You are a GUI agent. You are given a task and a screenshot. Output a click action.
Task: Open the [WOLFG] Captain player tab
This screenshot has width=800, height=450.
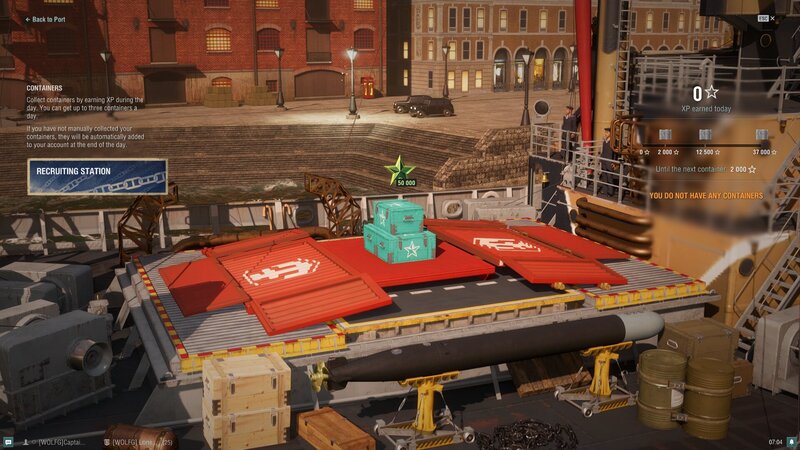click(x=62, y=441)
